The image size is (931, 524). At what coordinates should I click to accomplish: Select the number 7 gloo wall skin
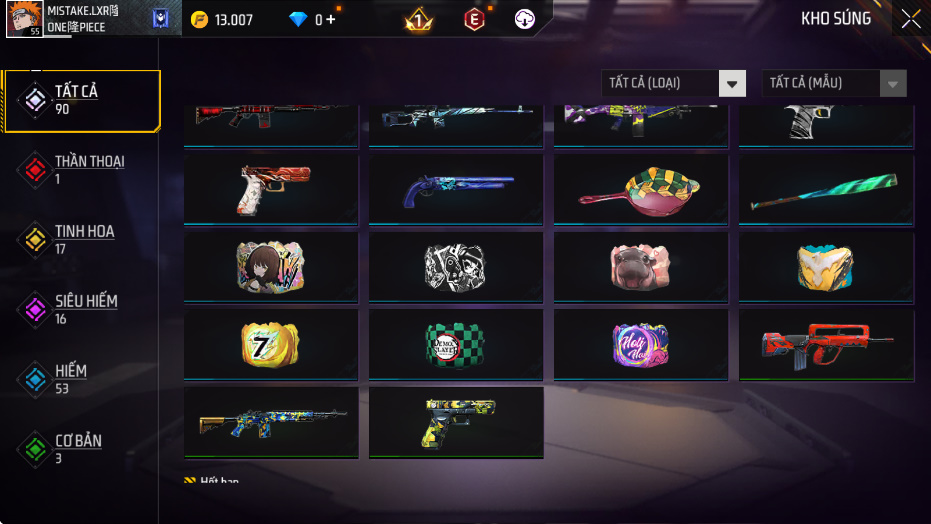click(270, 345)
